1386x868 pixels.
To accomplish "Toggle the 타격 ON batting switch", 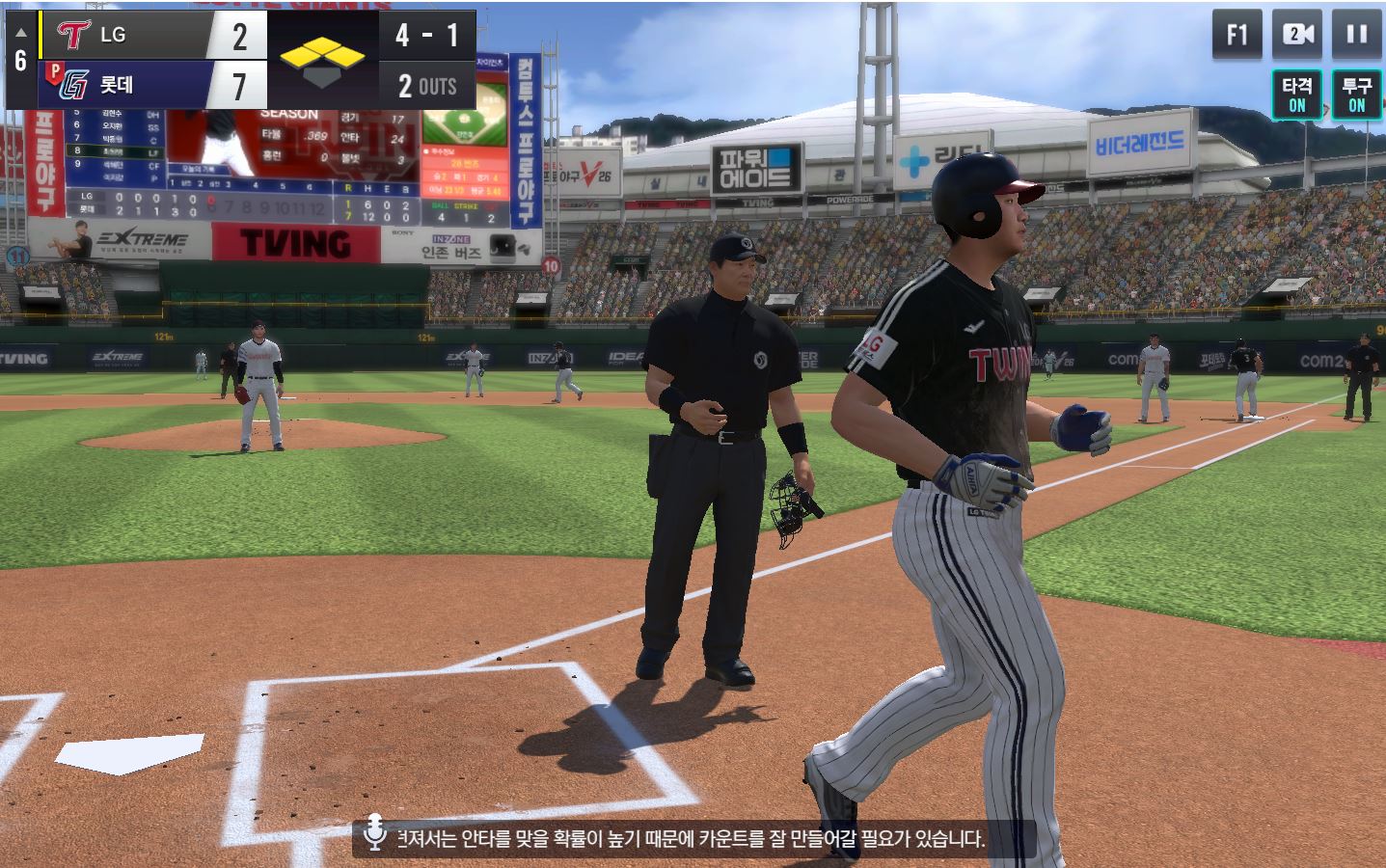I will pyautogui.click(x=1296, y=95).
